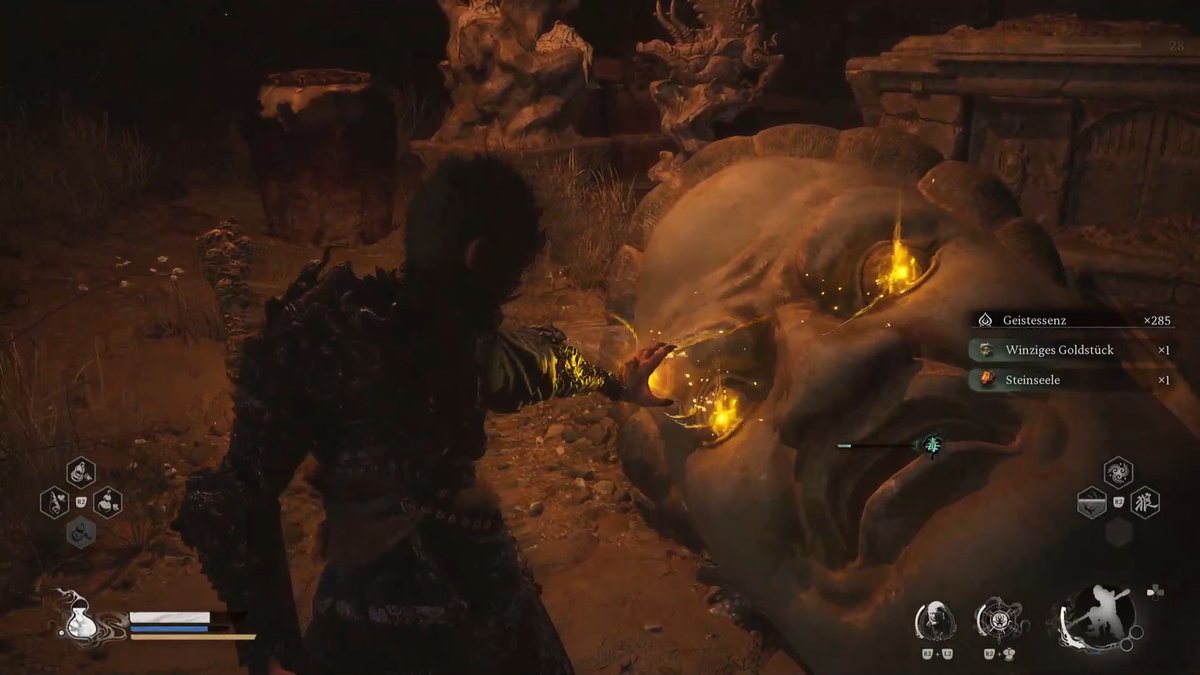Select the Winziges Goldstück loot entry
The width and height of the screenshot is (1200, 675).
1070,351
